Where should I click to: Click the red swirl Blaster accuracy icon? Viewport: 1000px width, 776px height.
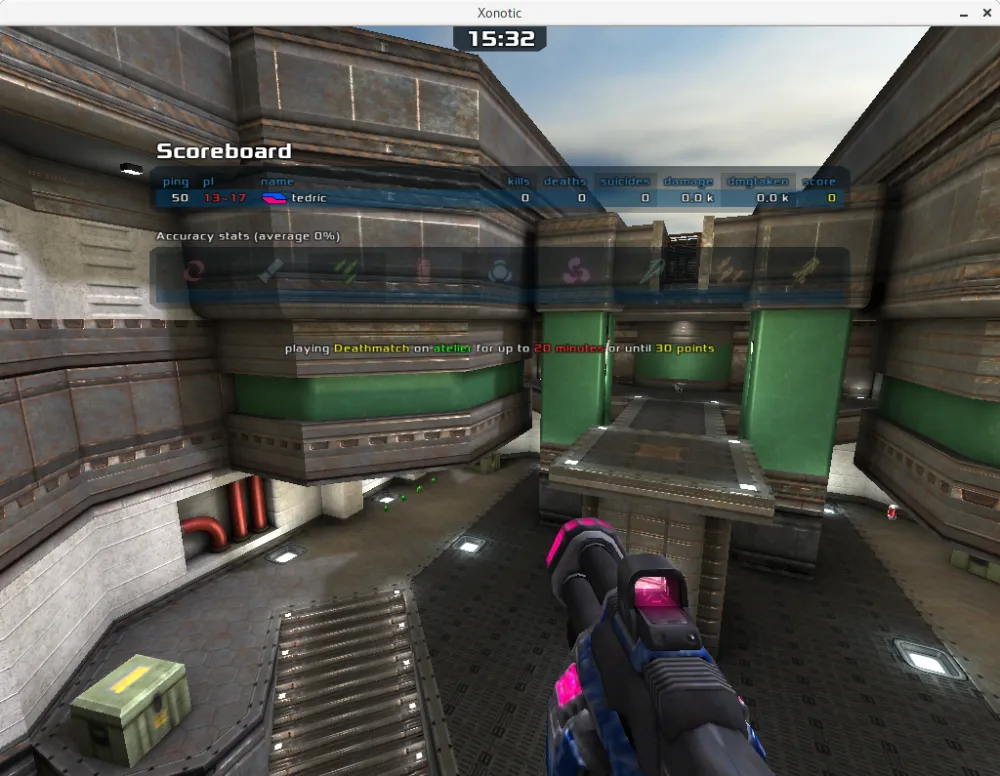coord(194,270)
